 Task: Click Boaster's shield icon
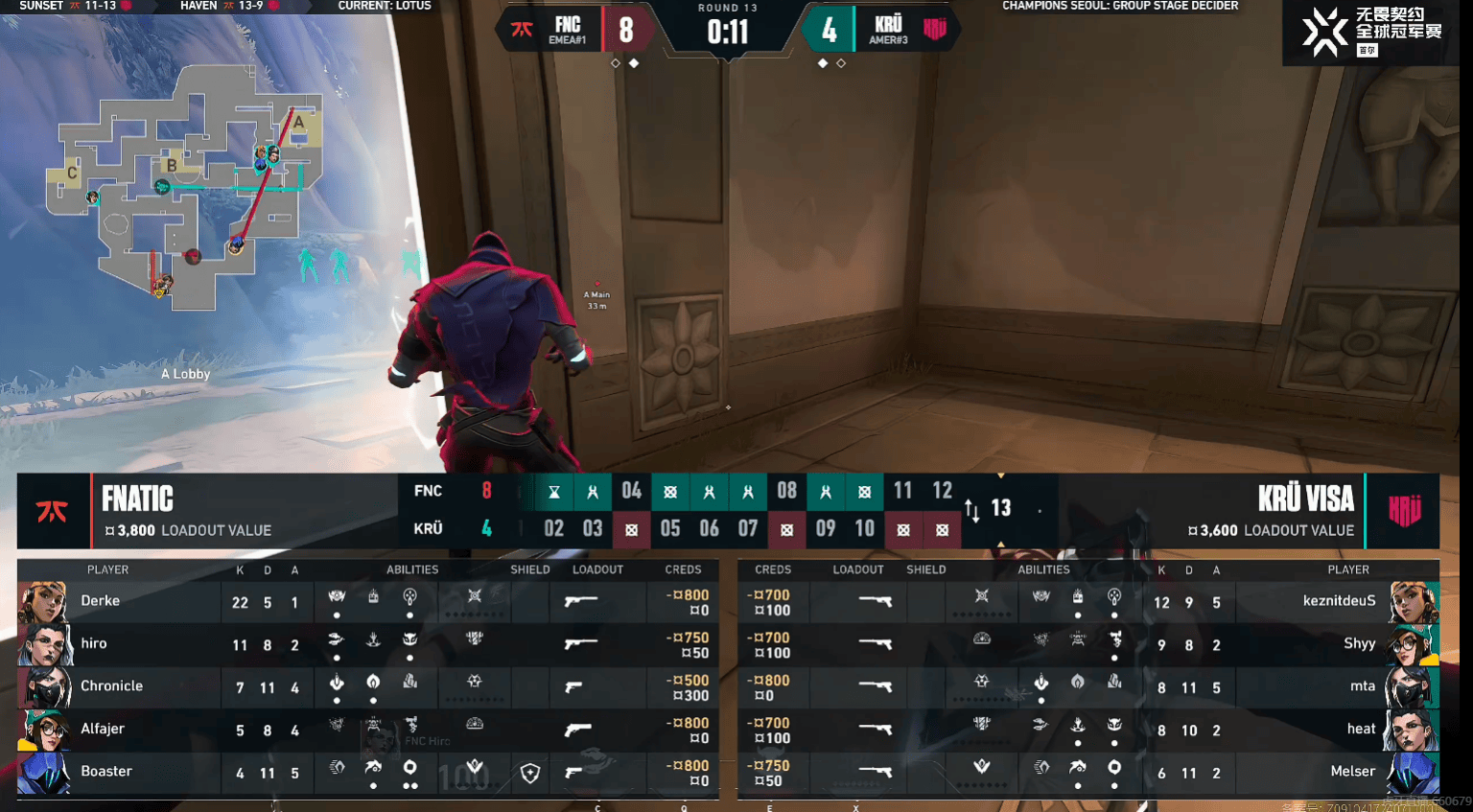[x=530, y=773]
